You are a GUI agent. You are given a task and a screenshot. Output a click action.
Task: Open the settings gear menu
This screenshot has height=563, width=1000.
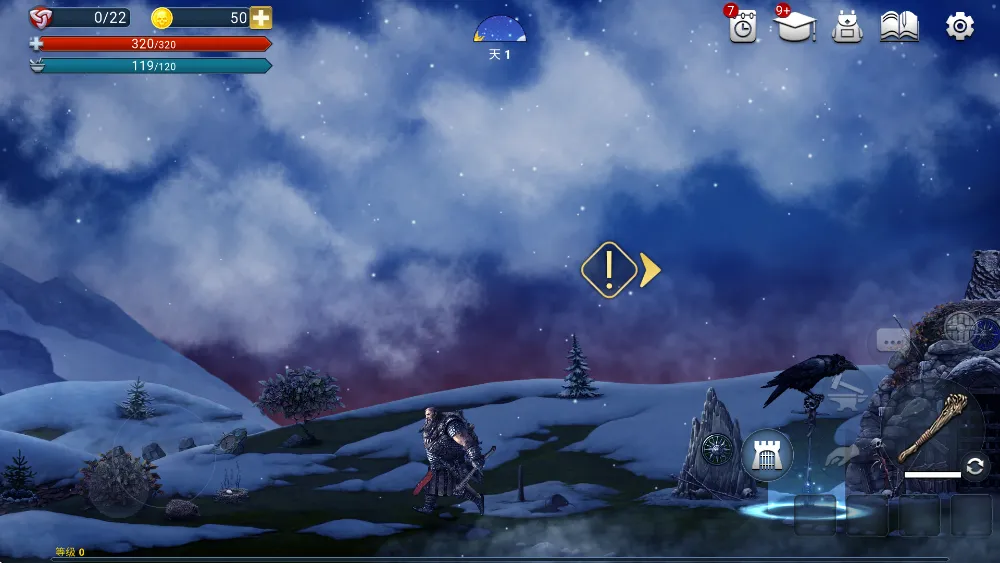pyautogui.click(x=960, y=27)
